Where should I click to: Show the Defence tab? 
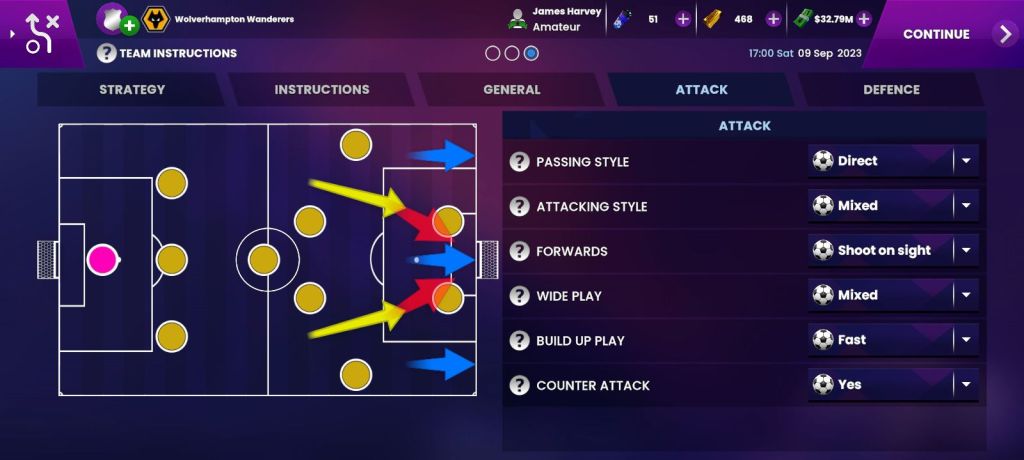coord(891,90)
